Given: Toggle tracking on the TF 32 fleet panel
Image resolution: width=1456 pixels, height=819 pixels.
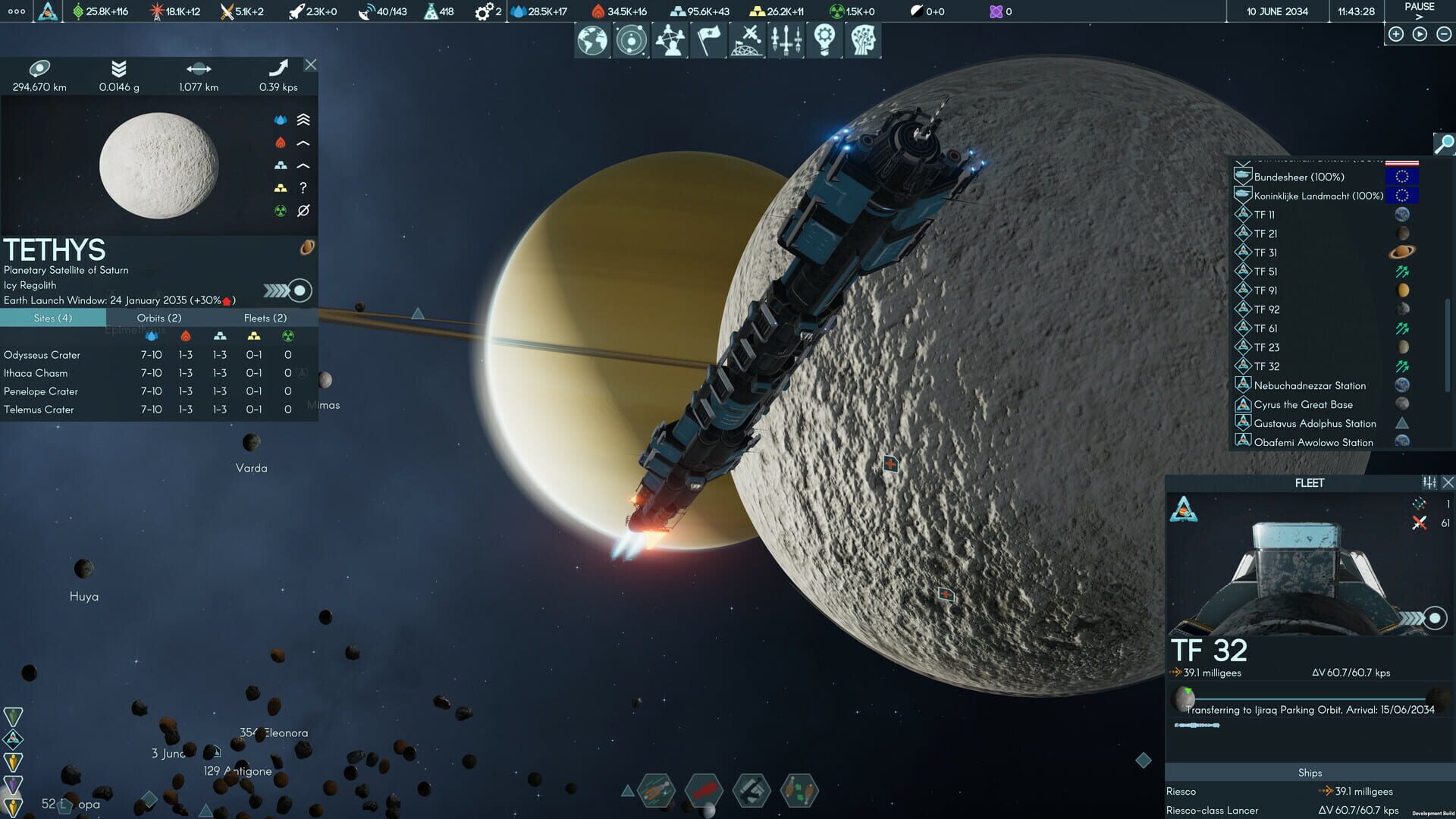Looking at the screenshot, I should pyautogui.click(x=1435, y=617).
